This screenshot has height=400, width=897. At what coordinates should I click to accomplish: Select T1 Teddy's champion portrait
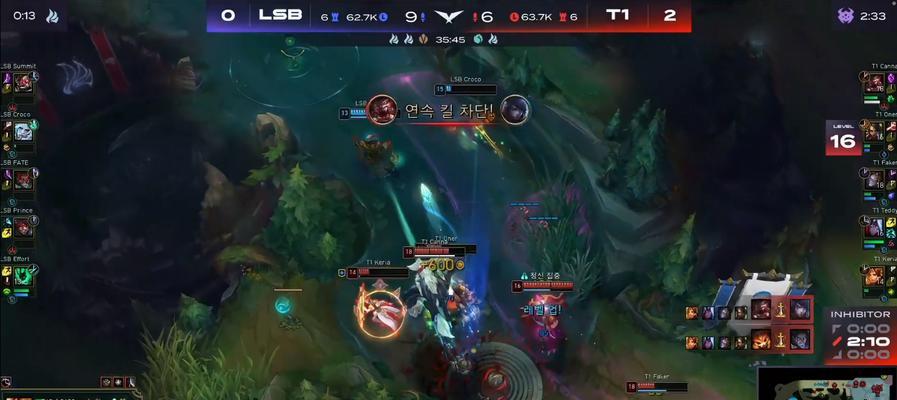coord(874,228)
